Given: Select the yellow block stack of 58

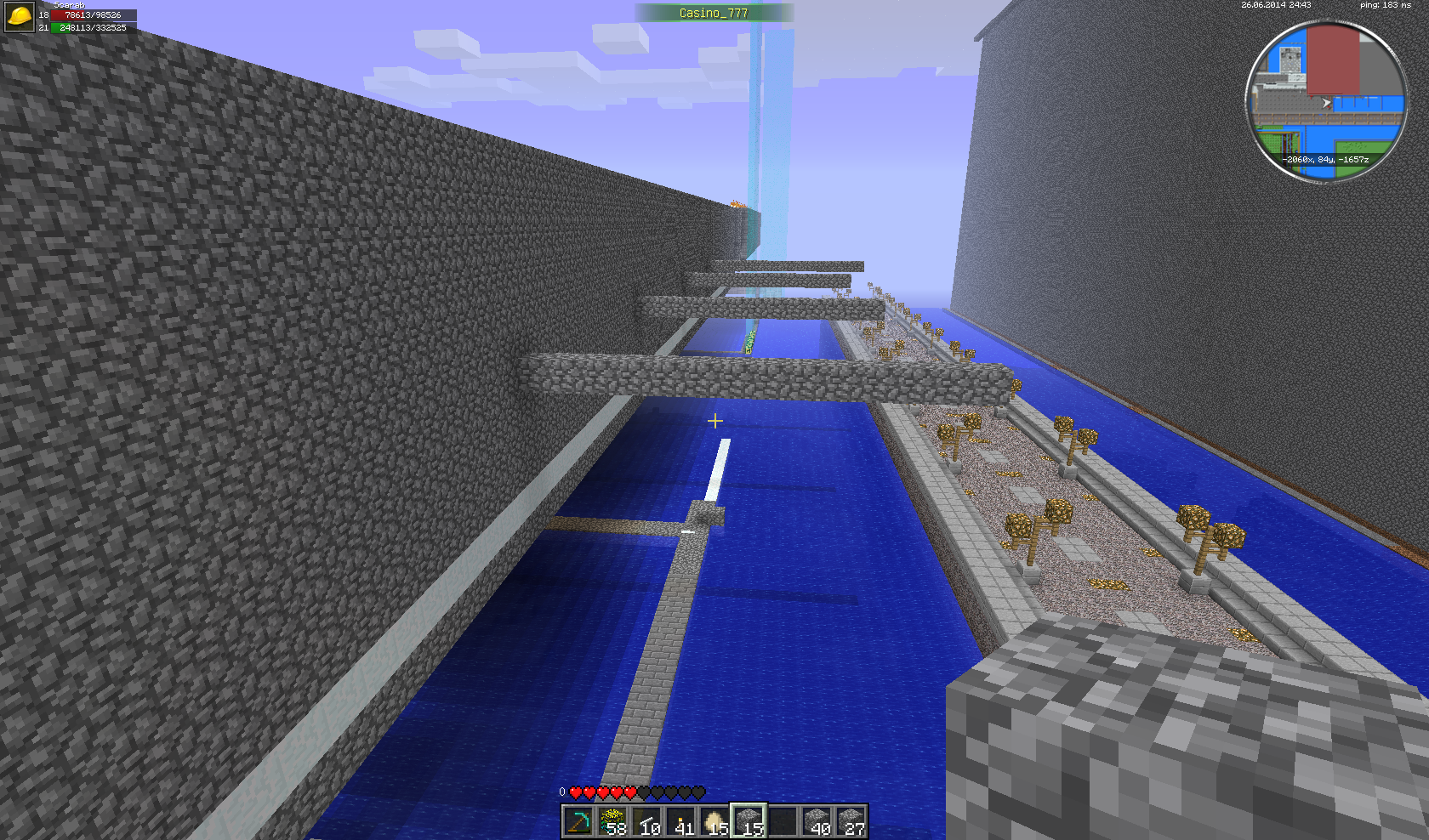Looking at the screenshot, I should click(612, 822).
